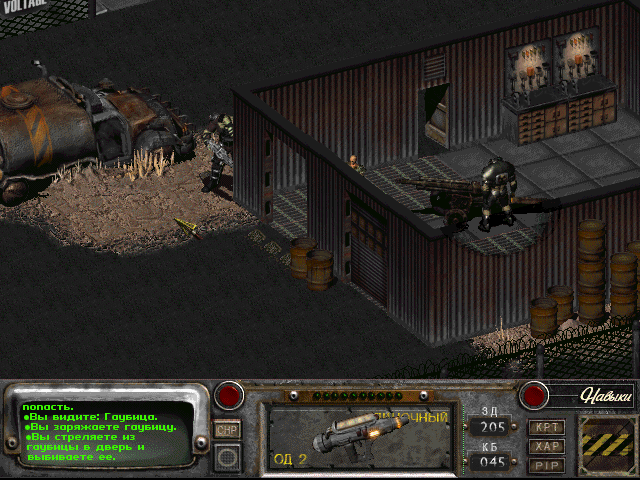Open the PIP-Boy device

tap(547, 465)
